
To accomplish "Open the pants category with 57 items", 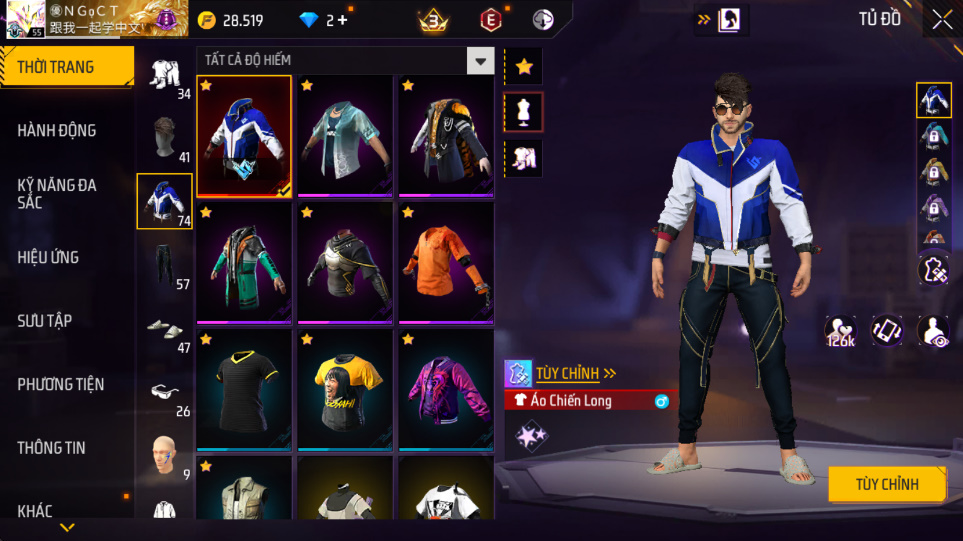I will 164,266.
